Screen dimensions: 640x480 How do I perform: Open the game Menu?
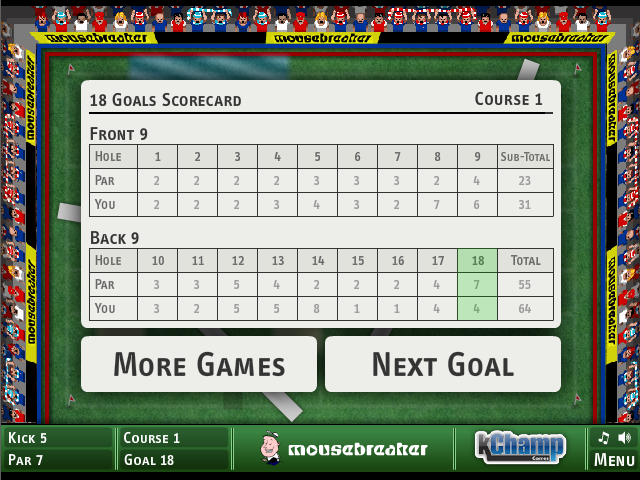[x=614, y=460]
